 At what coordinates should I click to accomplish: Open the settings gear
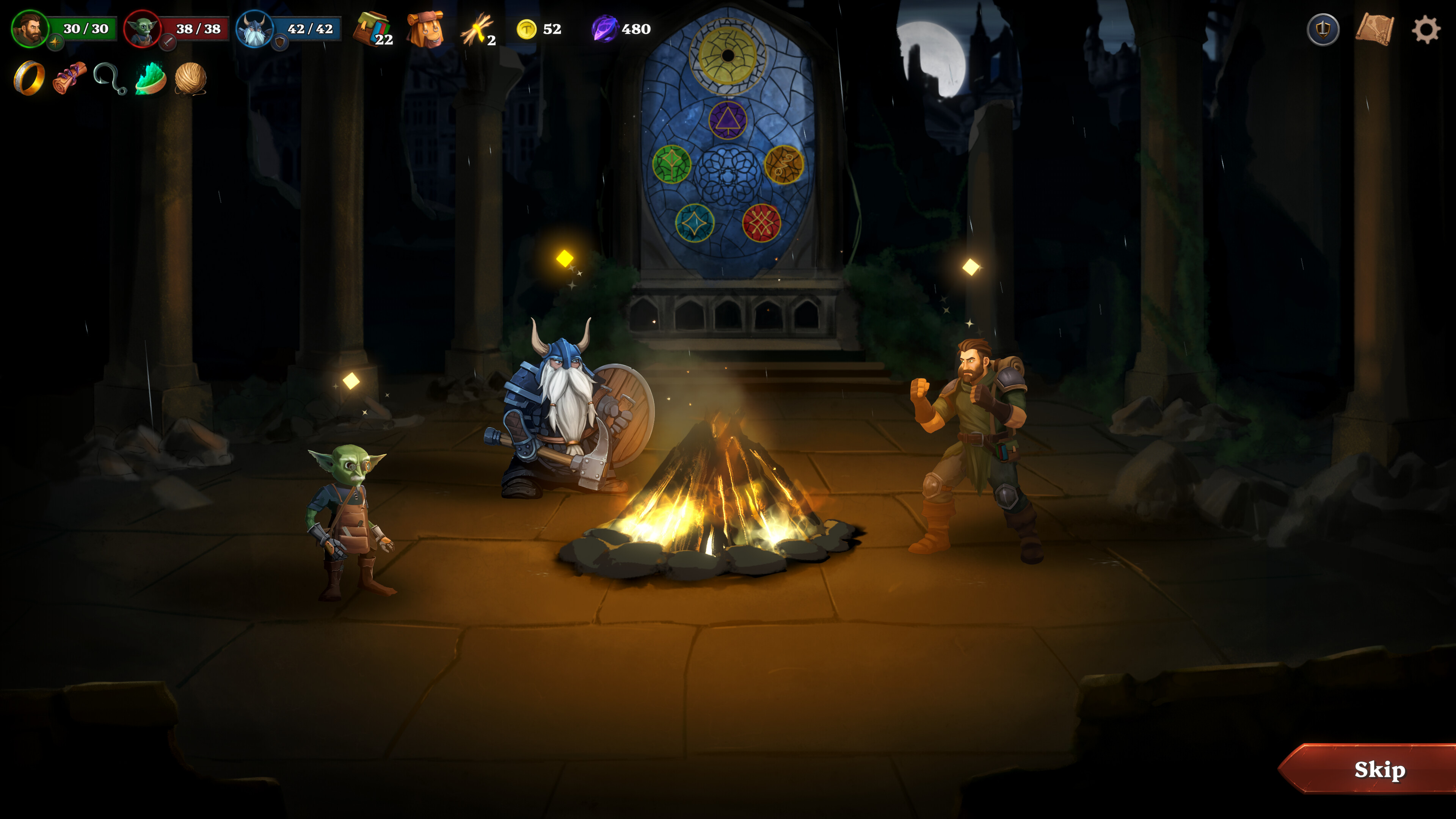pos(1428,30)
